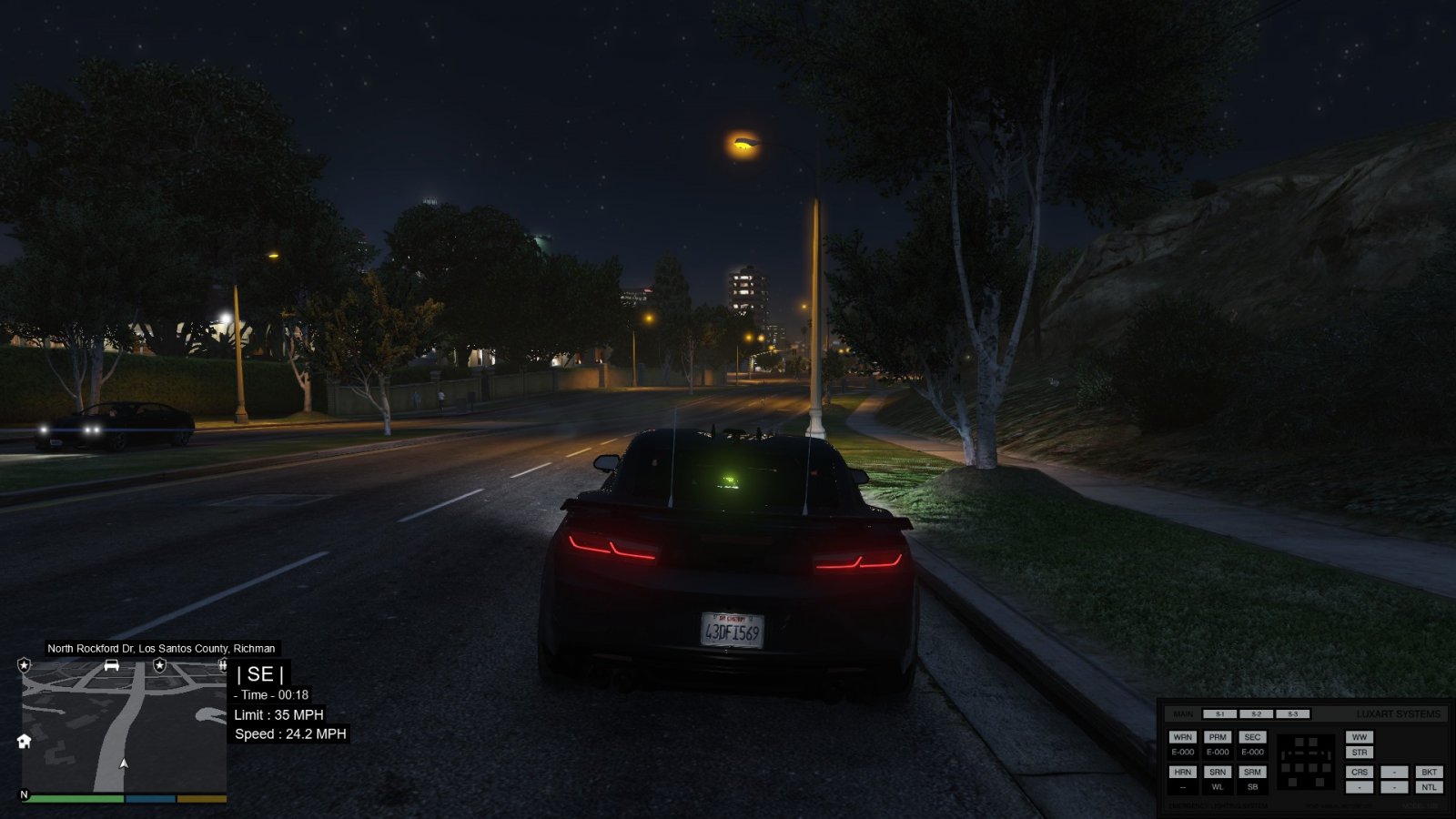
Task: Activate the SRN siren button
Action: tap(1218, 772)
